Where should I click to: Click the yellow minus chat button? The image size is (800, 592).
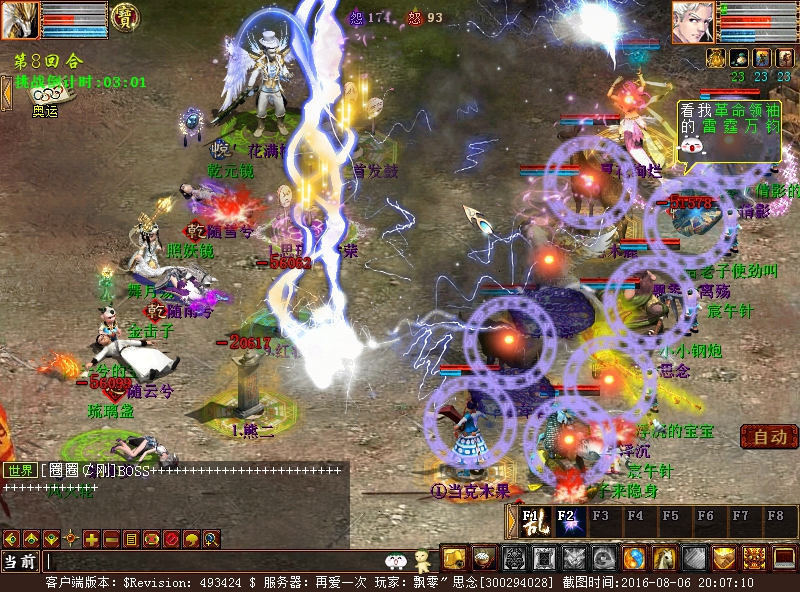pyautogui.click(x=111, y=539)
